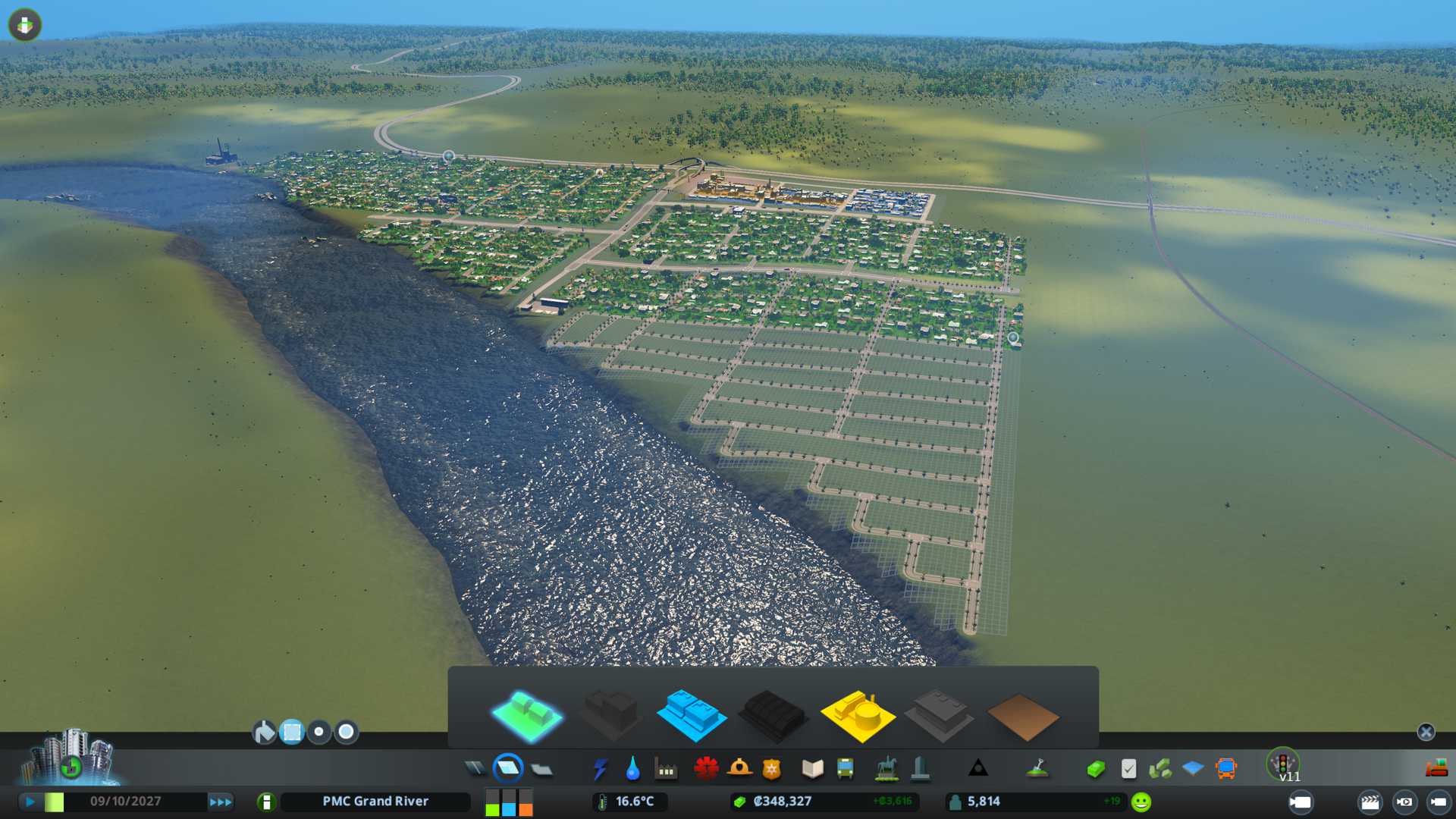Open the Police badge menu

[771, 769]
